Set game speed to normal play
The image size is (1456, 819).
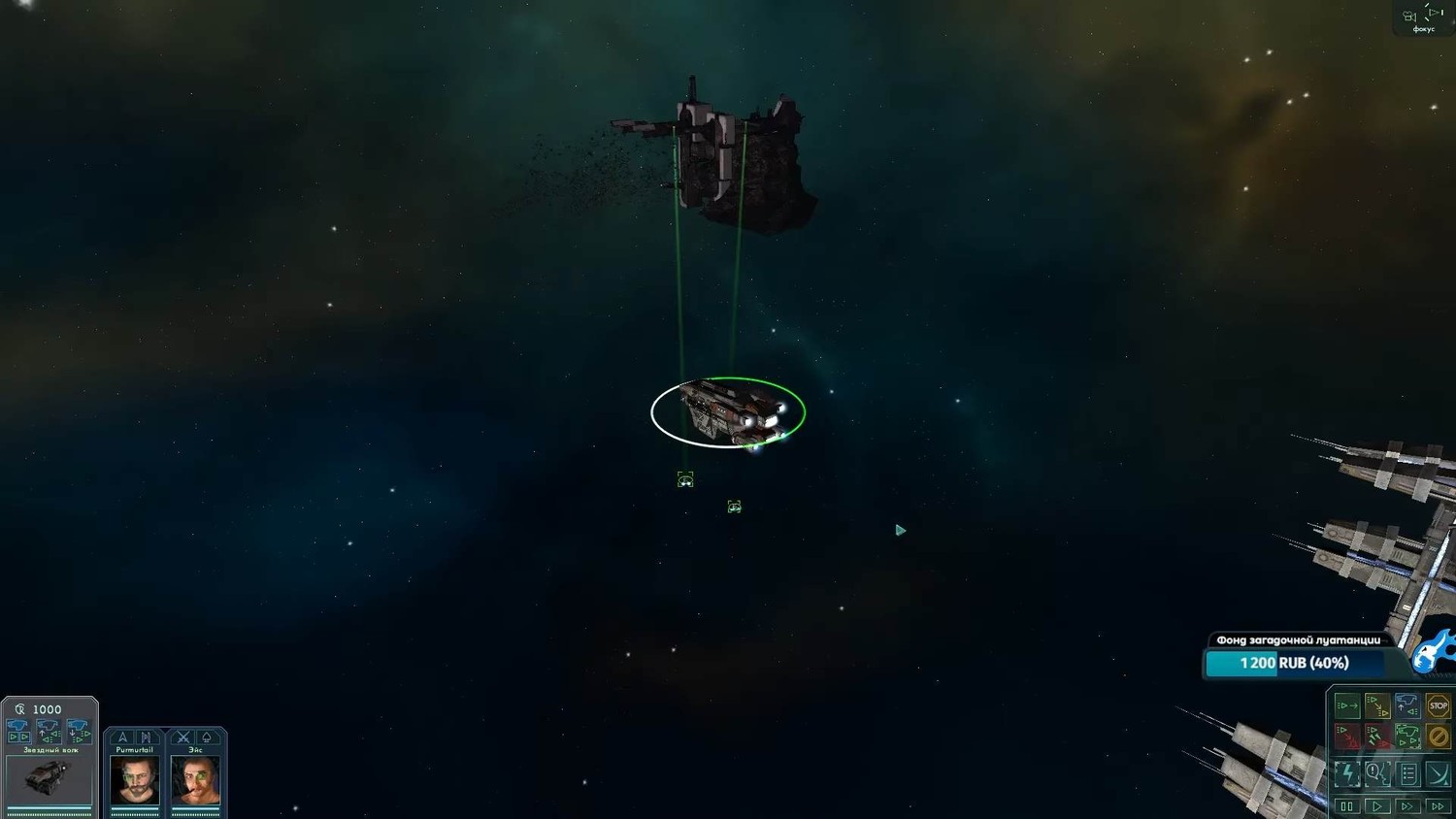click(x=1376, y=806)
